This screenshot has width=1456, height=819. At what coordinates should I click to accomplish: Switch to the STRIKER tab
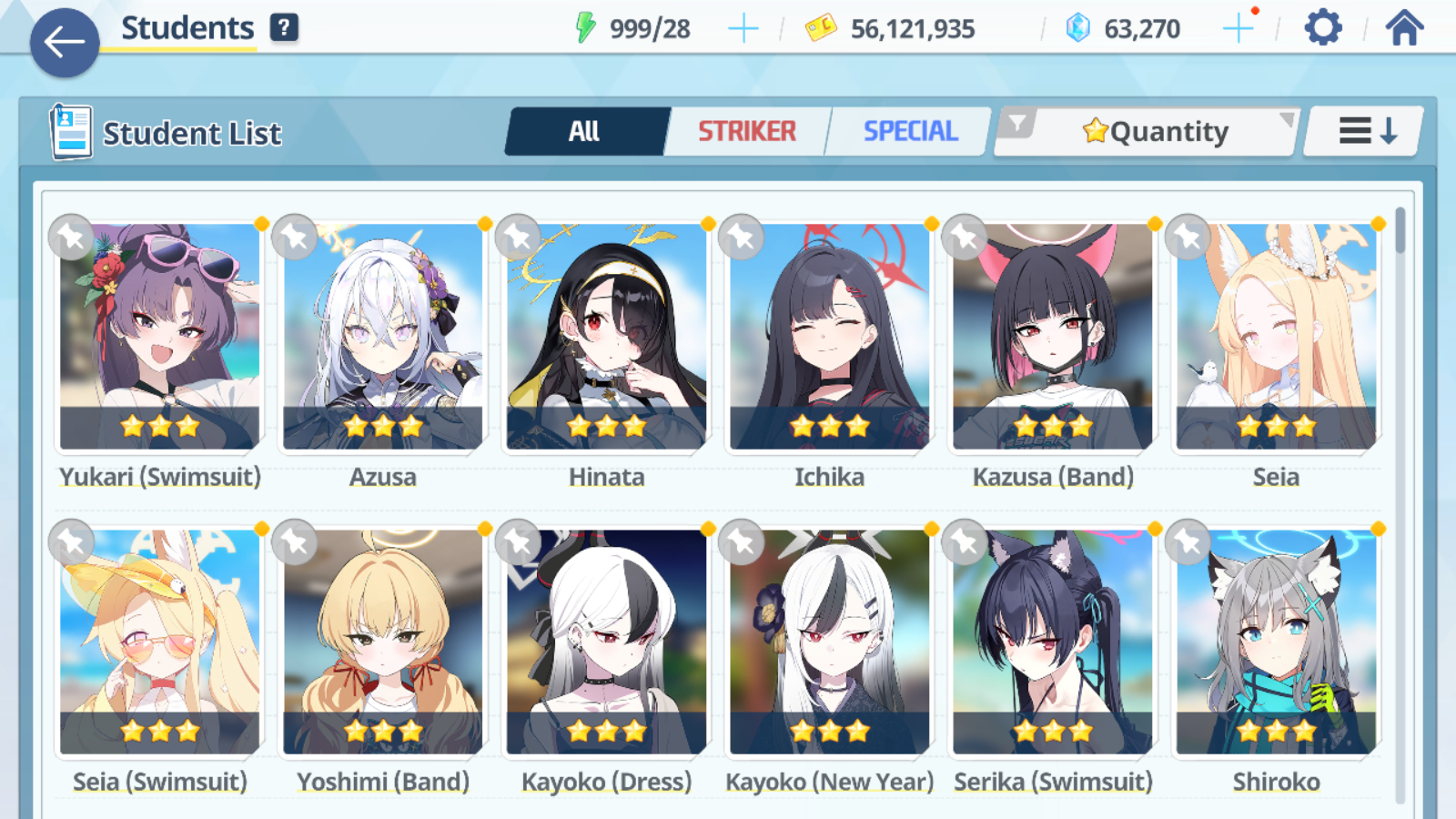tap(746, 131)
